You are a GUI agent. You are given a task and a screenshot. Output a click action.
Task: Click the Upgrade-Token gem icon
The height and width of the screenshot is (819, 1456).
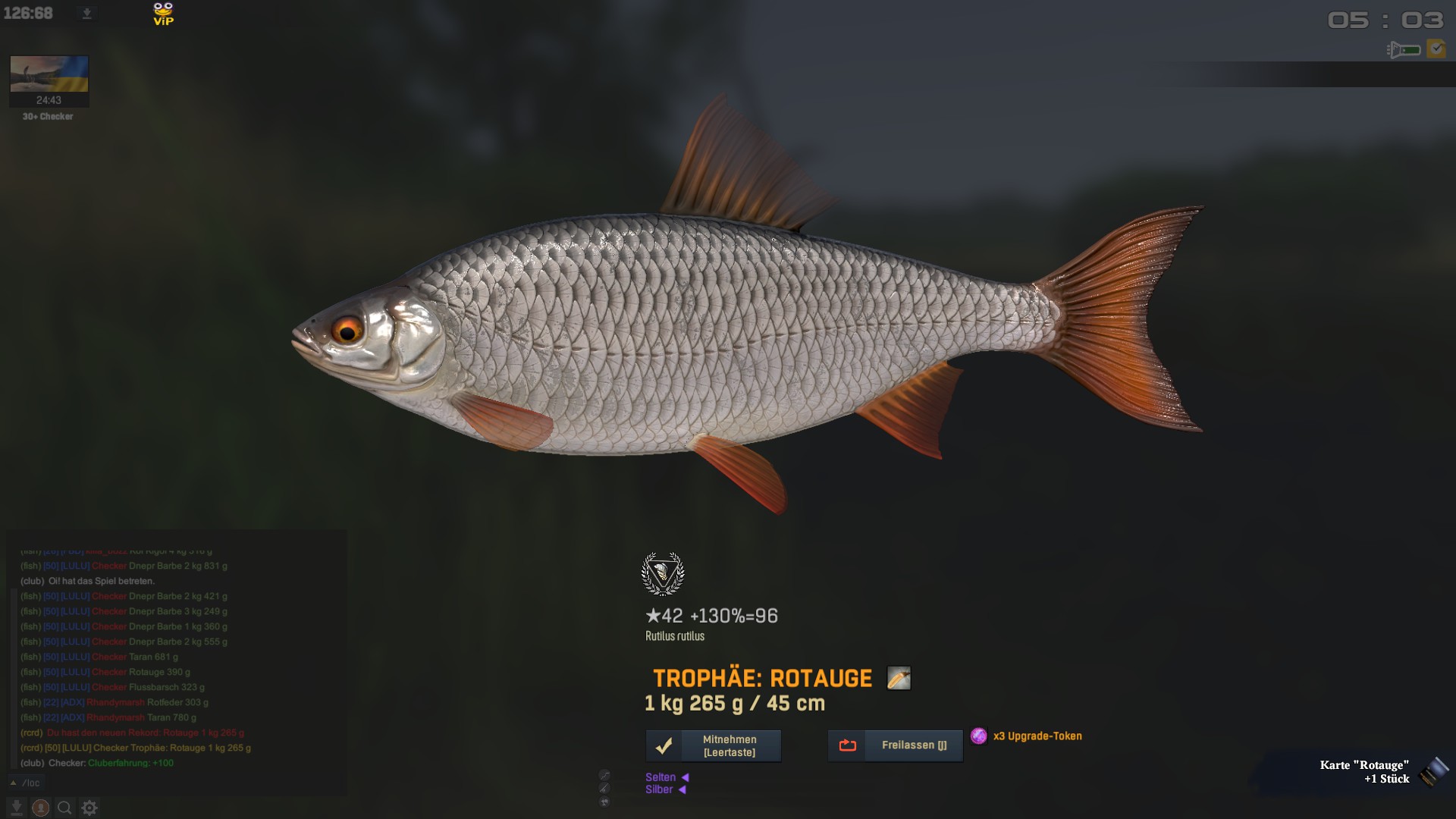[979, 736]
